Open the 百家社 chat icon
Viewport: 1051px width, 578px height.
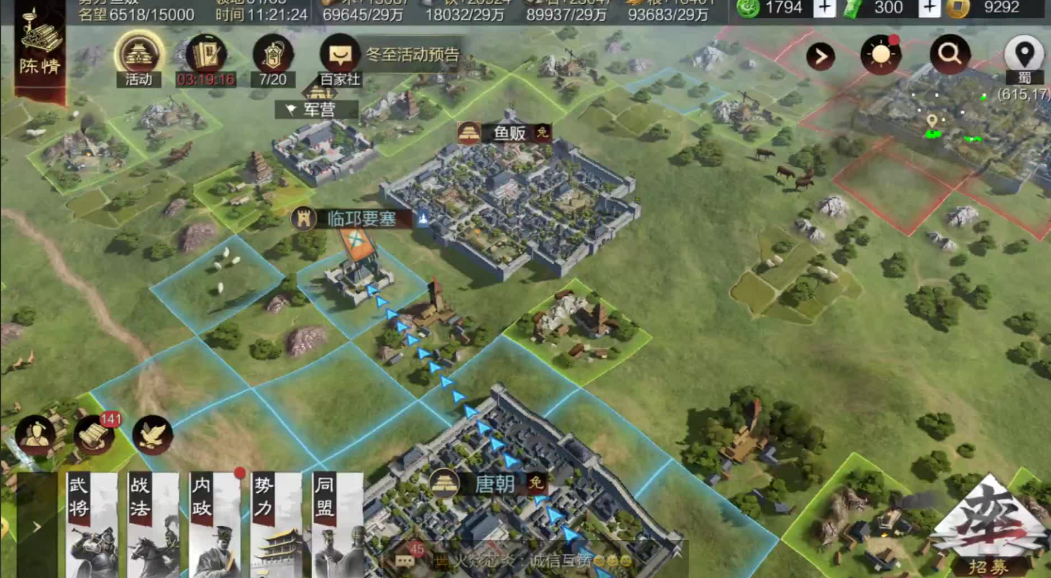pos(340,57)
